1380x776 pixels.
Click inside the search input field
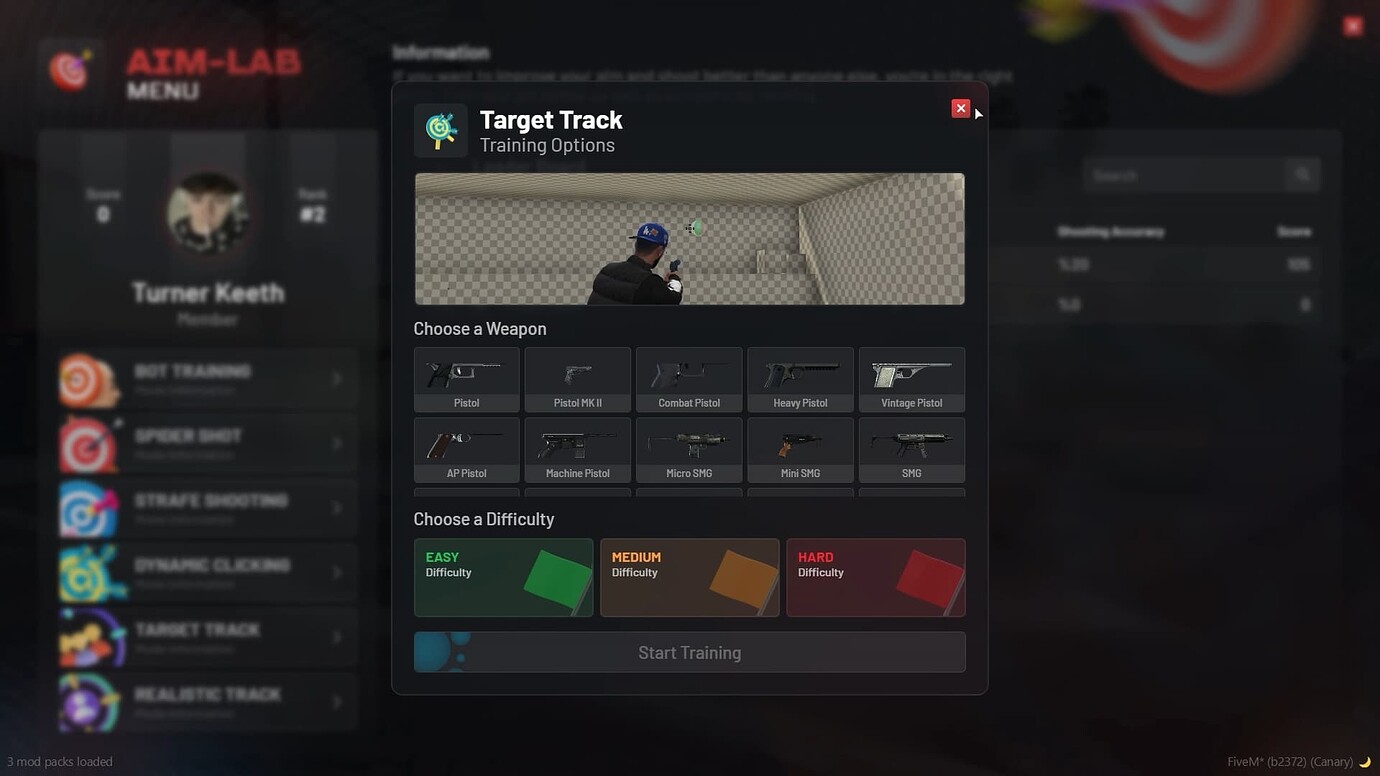pyautogui.click(x=1180, y=174)
